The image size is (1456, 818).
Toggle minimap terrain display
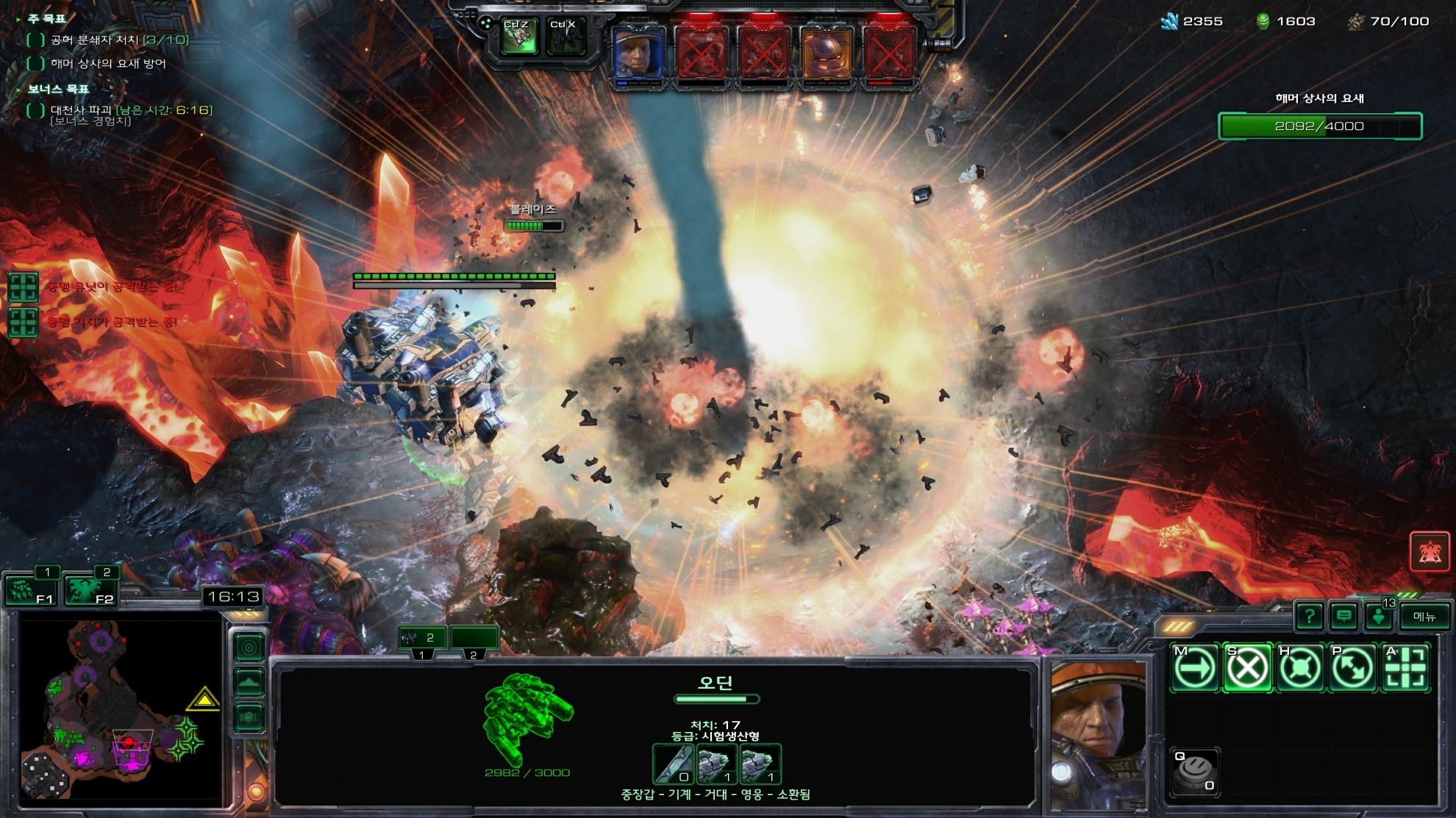click(249, 683)
